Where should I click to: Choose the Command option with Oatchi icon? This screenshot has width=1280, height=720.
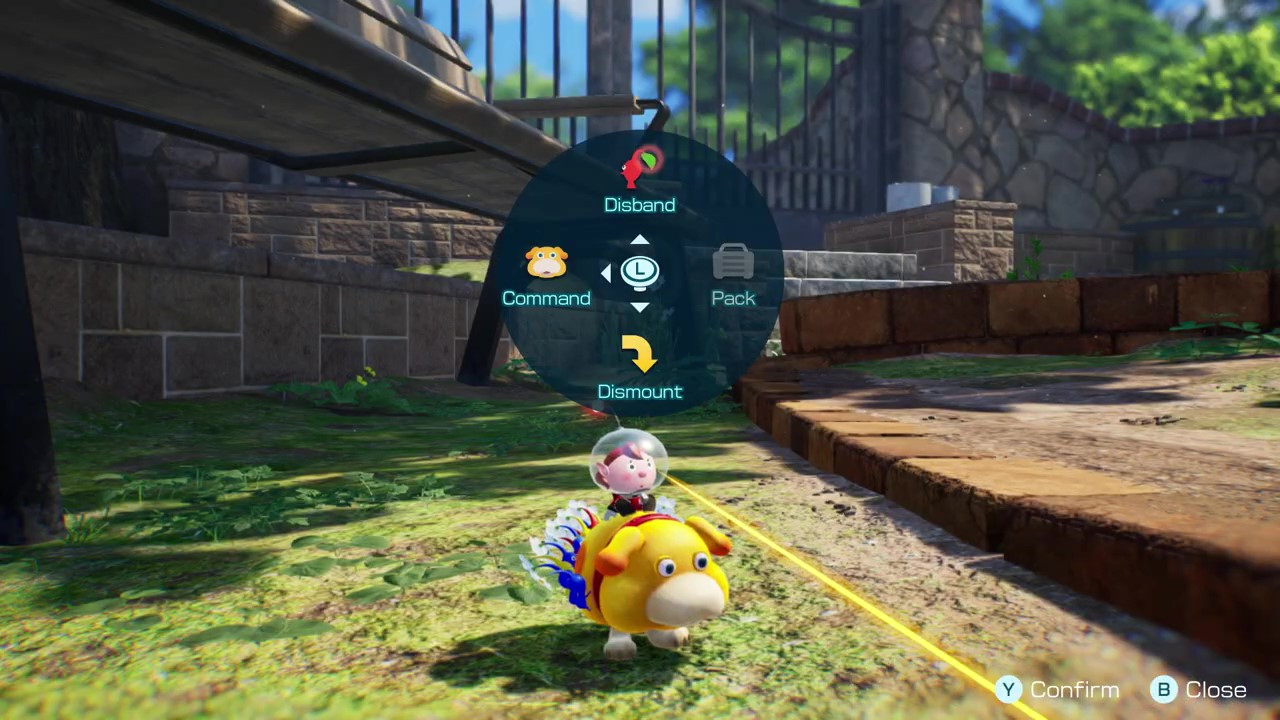coord(546,275)
